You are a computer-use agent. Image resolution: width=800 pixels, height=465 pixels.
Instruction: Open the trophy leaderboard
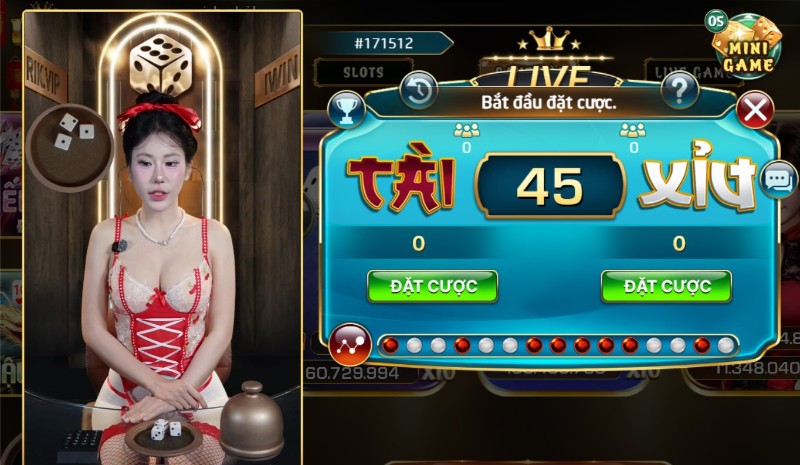click(346, 110)
